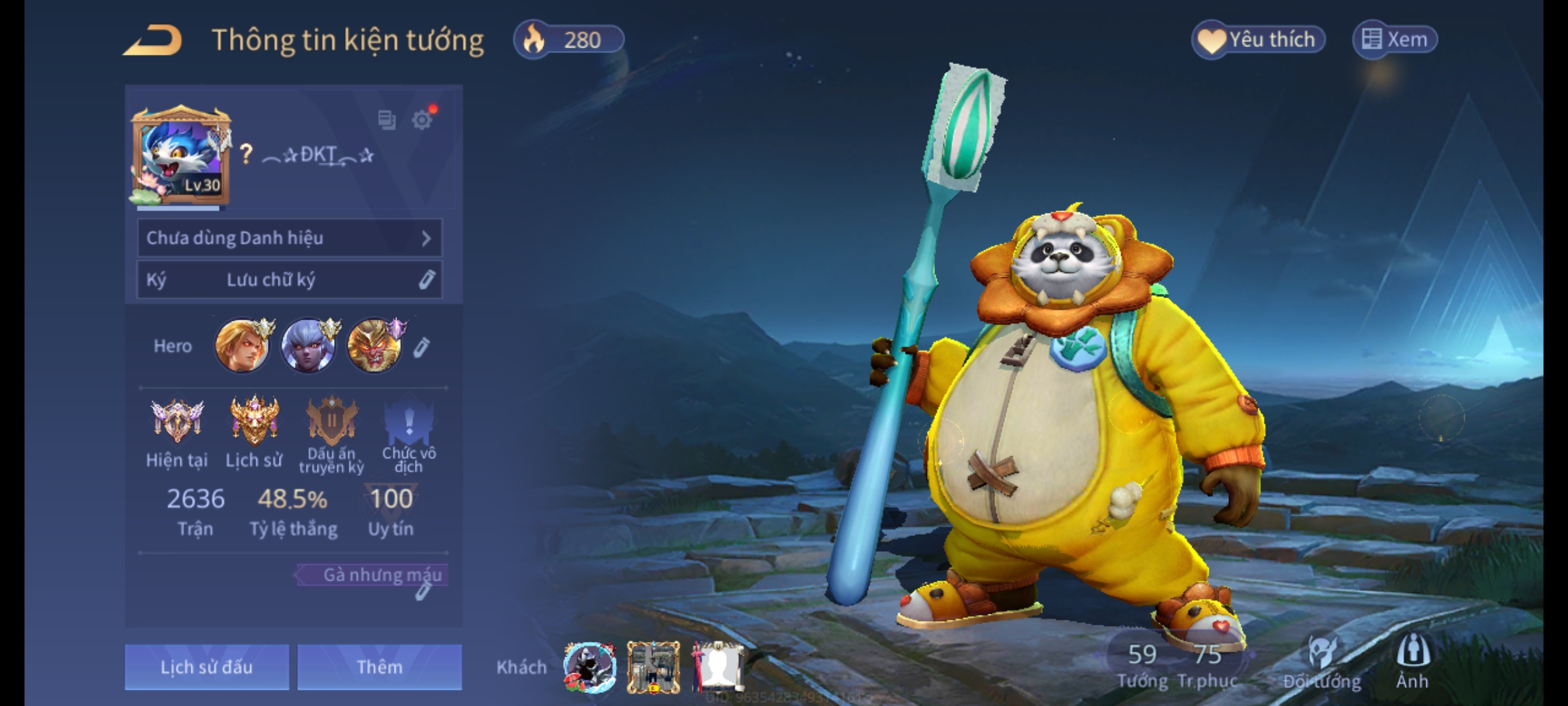The height and width of the screenshot is (706, 1568).
Task: Click the Thêm button
Action: click(x=380, y=667)
